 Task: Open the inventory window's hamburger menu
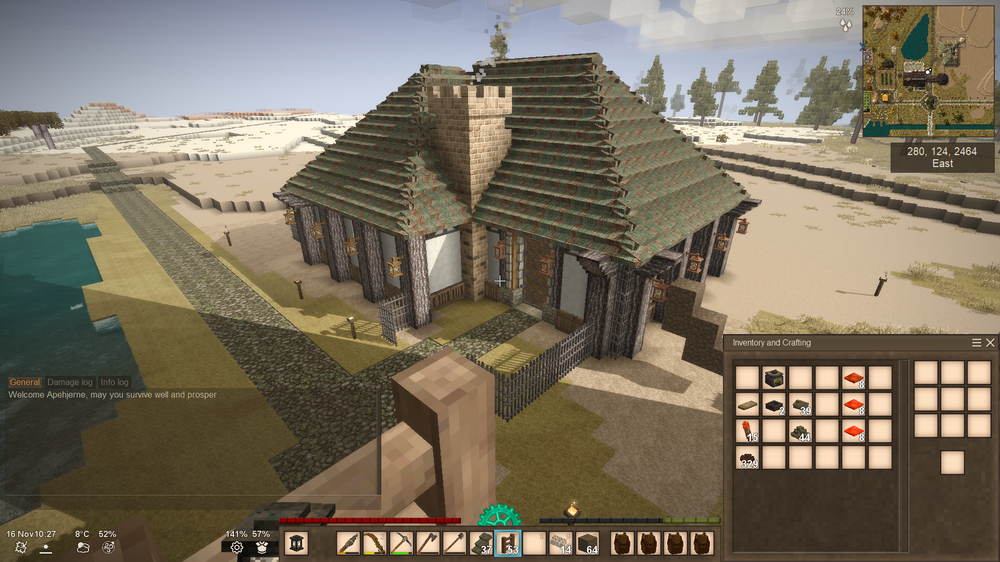[x=977, y=343]
